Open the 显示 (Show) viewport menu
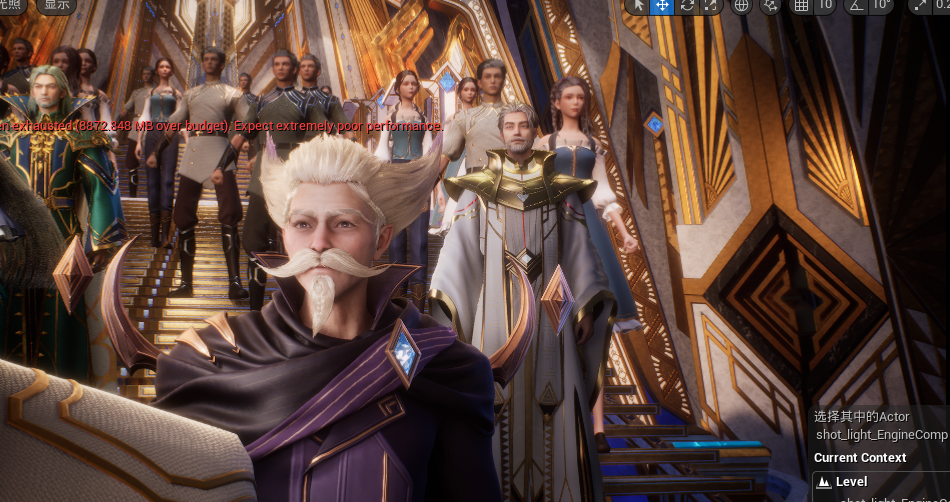The image size is (950, 502). tap(56, 4)
